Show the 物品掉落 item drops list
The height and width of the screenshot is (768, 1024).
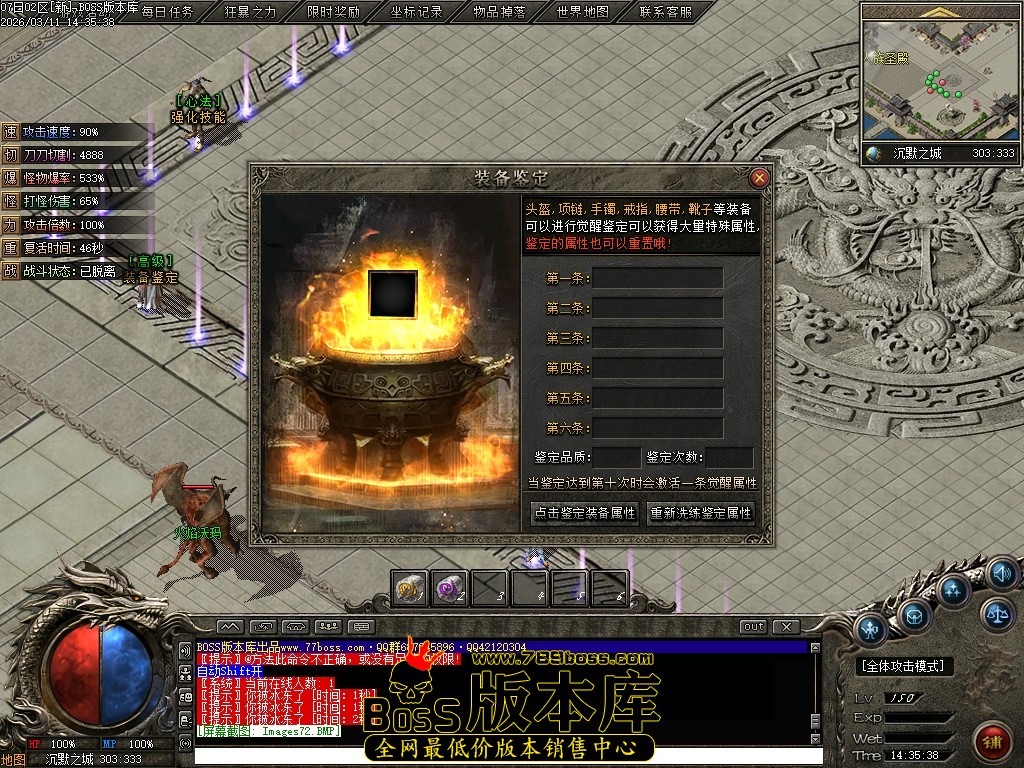(x=499, y=12)
